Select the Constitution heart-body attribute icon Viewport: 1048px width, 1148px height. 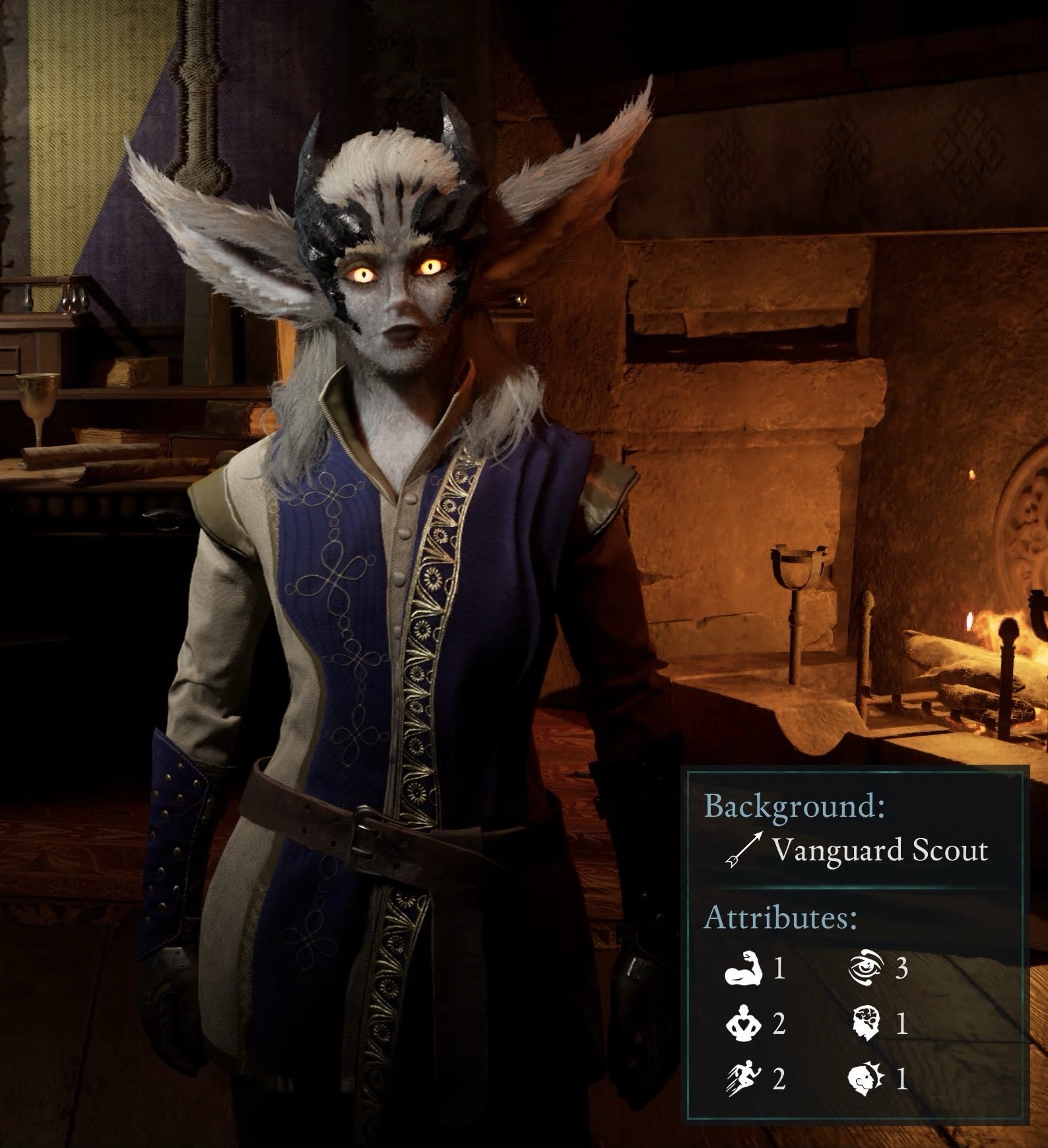point(744,1023)
